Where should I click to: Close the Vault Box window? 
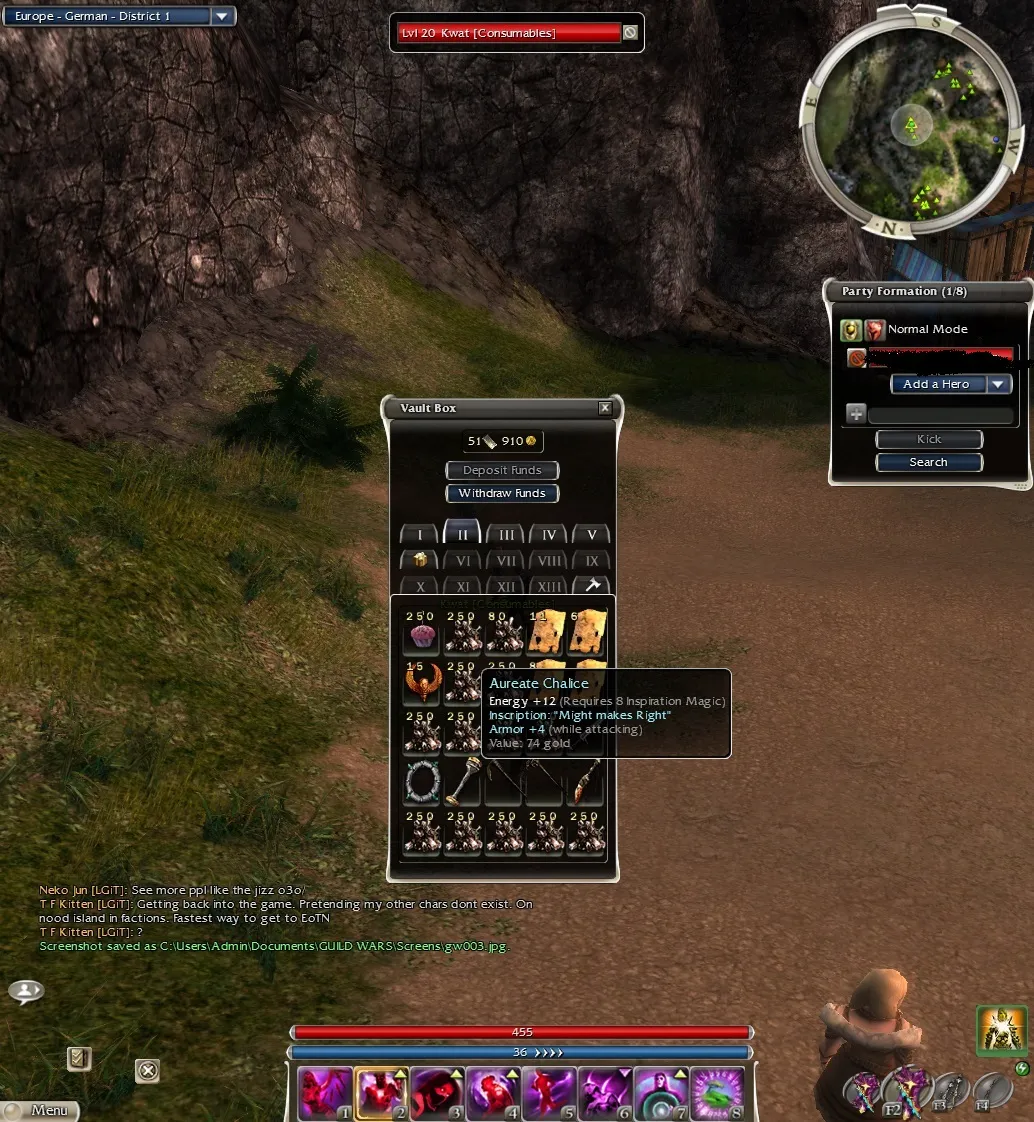[605, 408]
